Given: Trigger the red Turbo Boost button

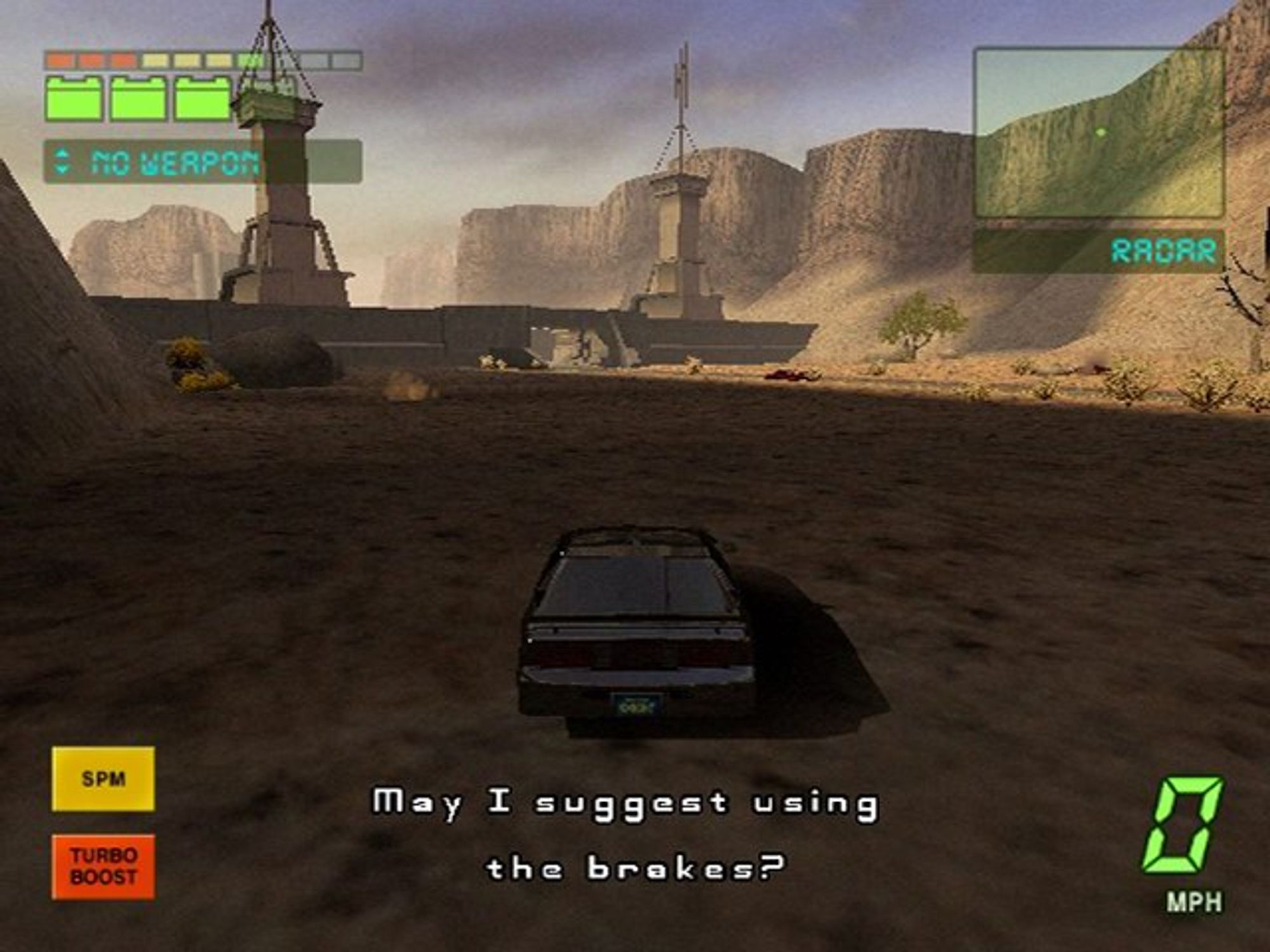Looking at the screenshot, I should click(x=103, y=866).
